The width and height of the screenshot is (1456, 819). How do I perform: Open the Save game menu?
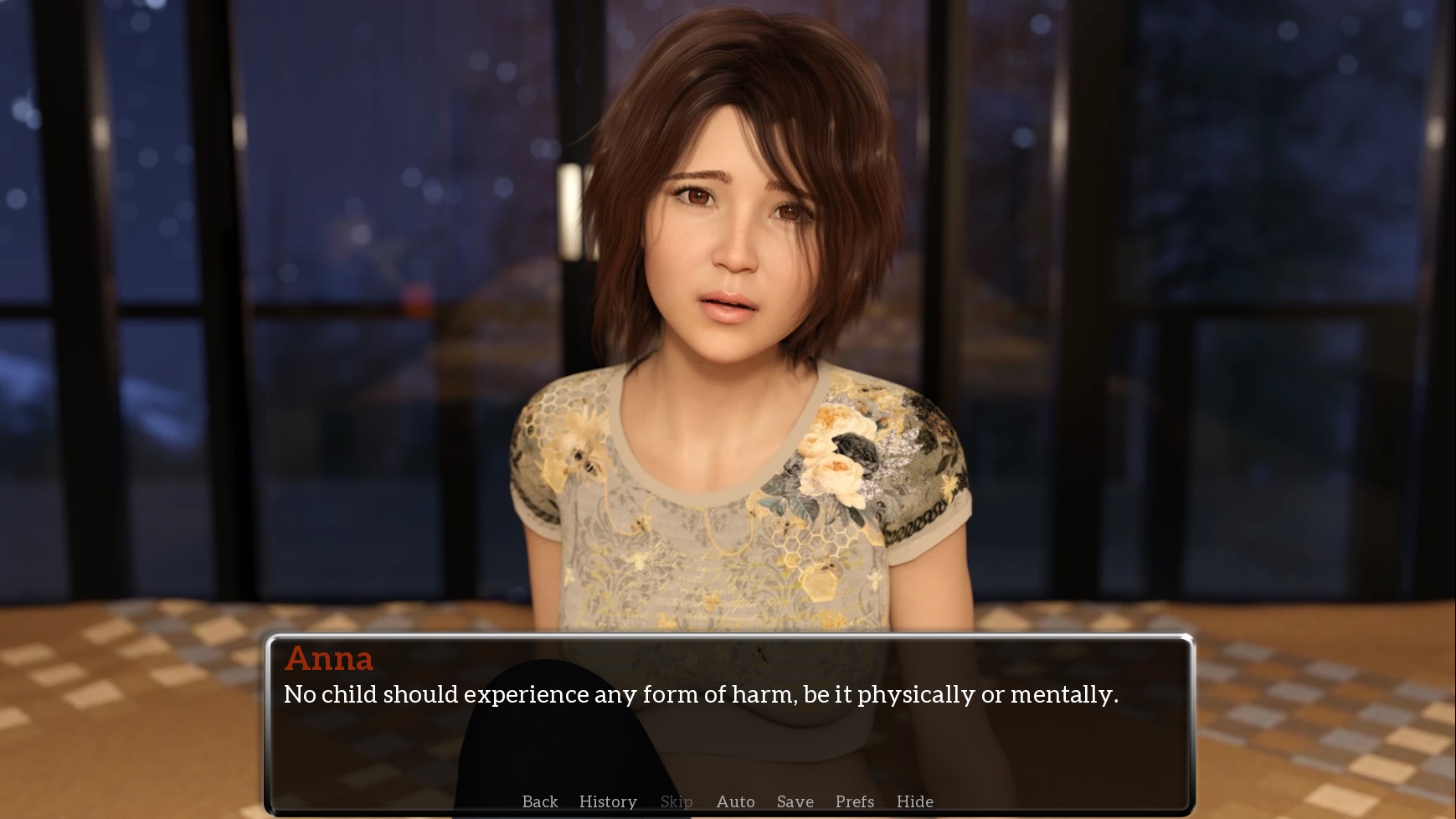pyautogui.click(x=795, y=801)
